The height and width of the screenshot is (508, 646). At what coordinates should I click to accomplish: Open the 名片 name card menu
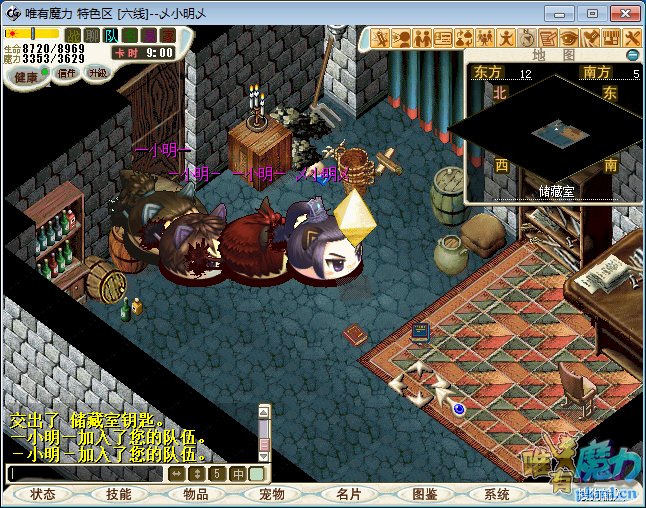point(347,494)
